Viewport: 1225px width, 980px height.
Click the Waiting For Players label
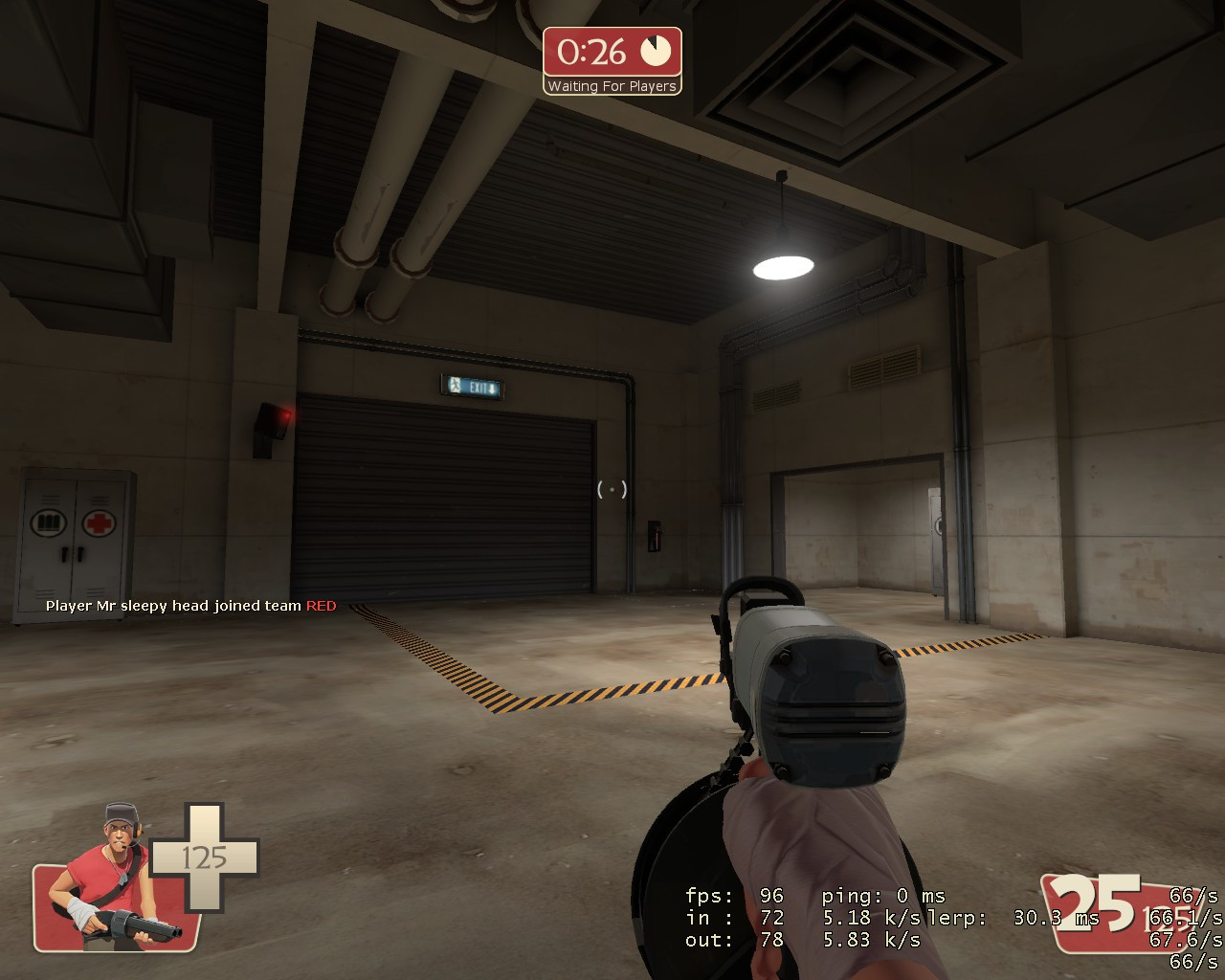coord(612,85)
